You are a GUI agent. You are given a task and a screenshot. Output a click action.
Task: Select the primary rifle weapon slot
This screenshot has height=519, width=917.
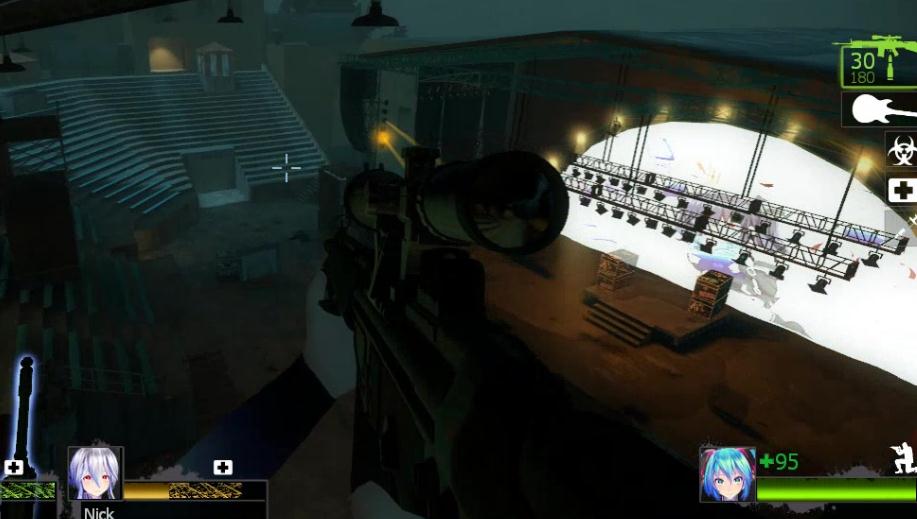pos(878,62)
